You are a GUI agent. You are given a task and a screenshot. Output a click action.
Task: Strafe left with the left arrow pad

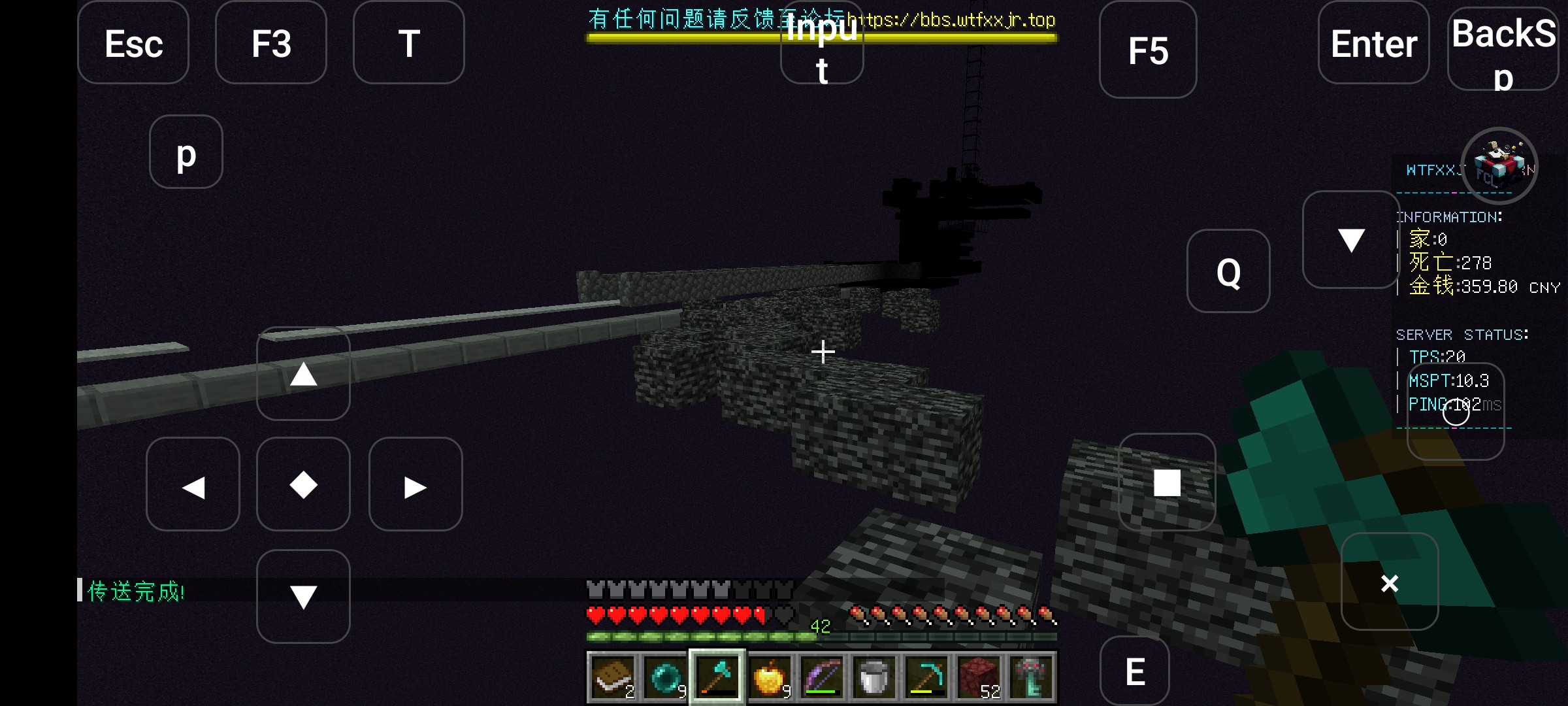(x=193, y=484)
